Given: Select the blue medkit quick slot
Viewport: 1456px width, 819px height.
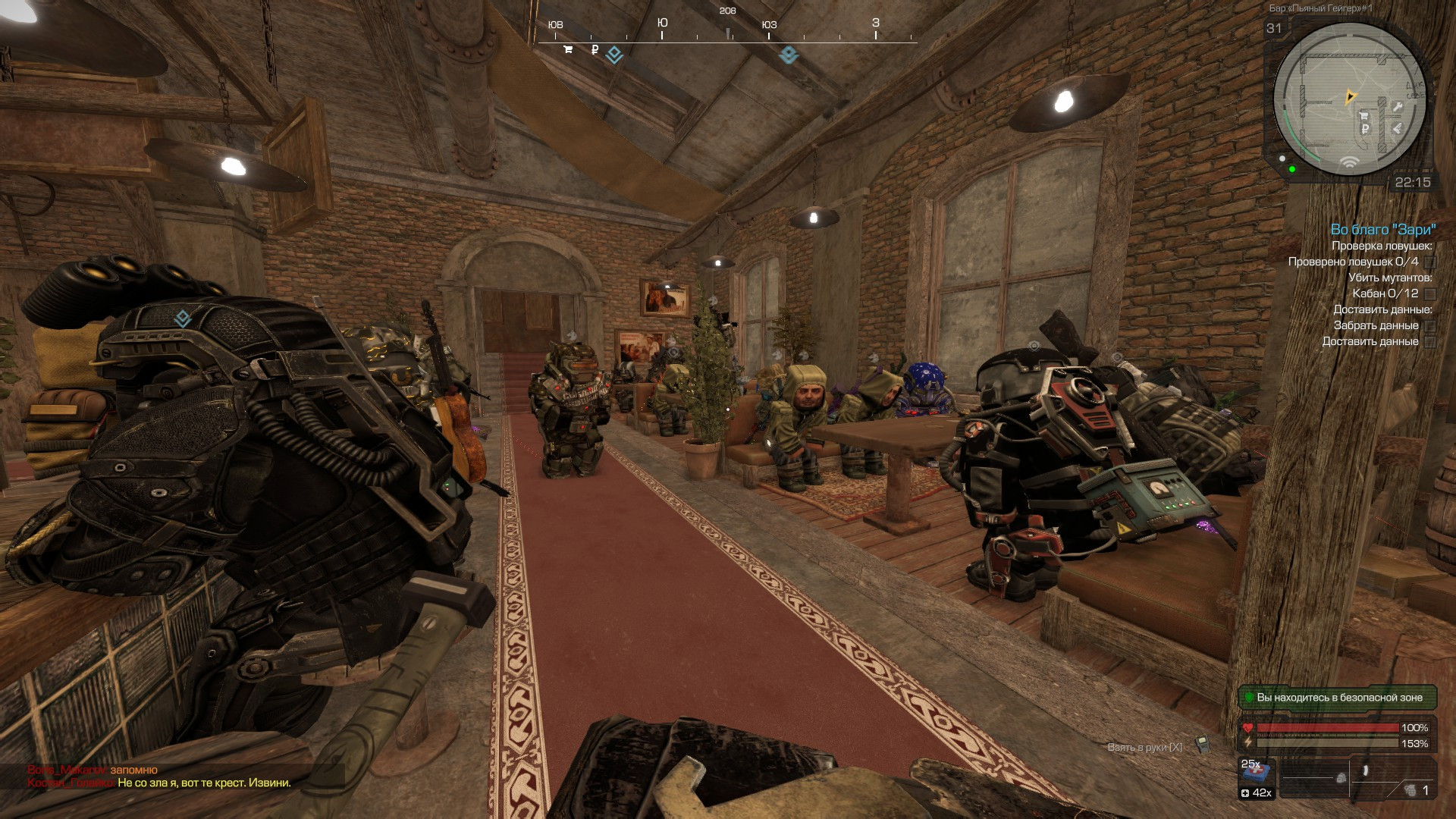Looking at the screenshot, I should 1255,775.
